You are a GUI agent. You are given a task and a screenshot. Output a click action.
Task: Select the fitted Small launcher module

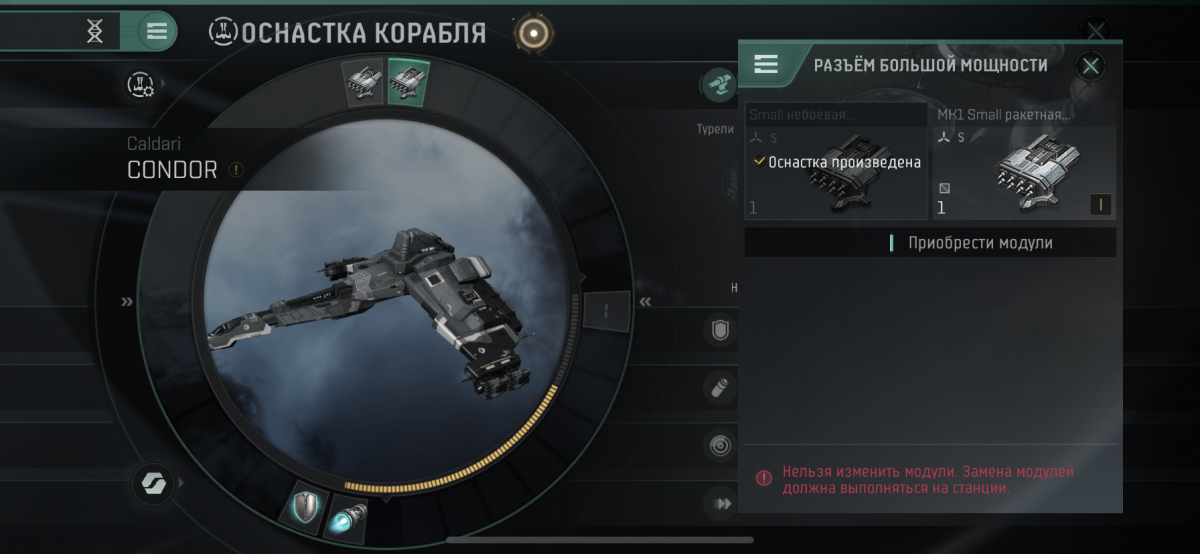tap(836, 162)
